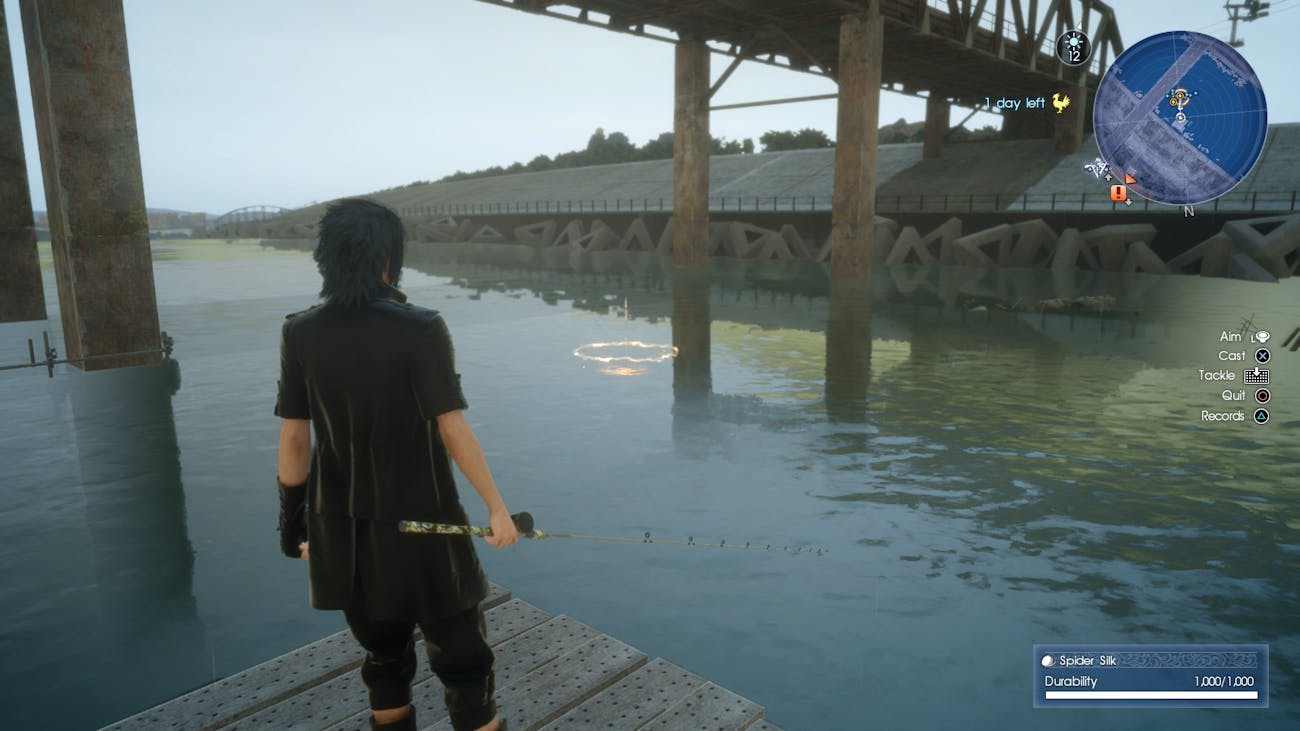Click the 1 day left timer text
1300x731 pixels.
1012,101
